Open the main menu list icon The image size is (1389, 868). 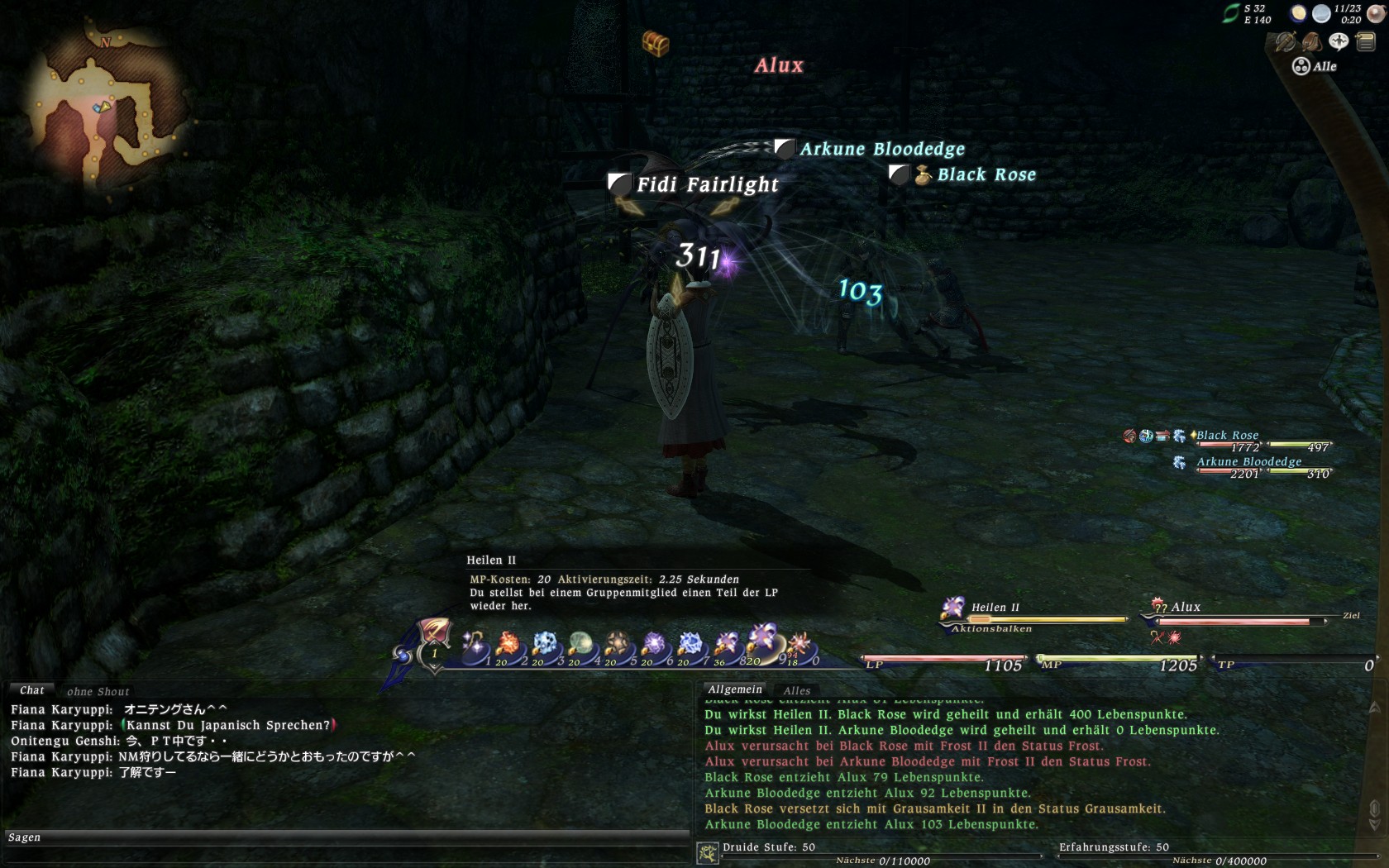point(1366,41)
